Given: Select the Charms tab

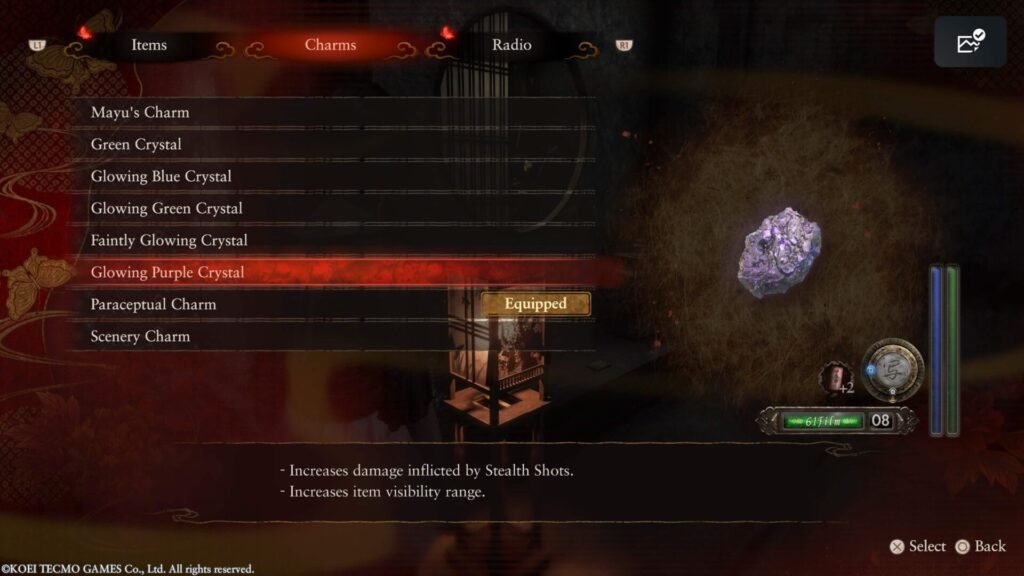Looking at the screenshot, I should [330, 45].
